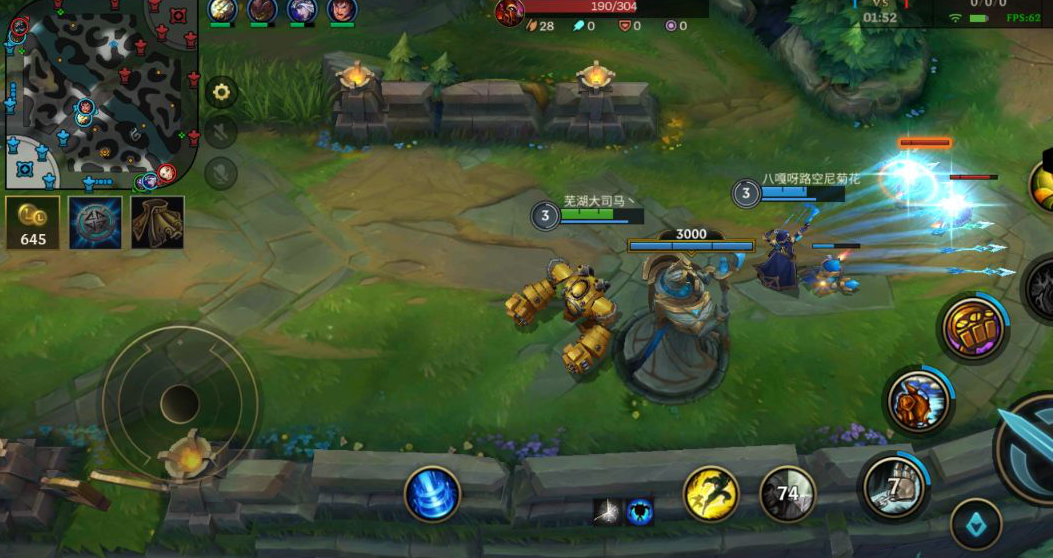This screenshot has width=1053, height=558.
Task: Select the first ally portrait in top row
Action: click(222, 11)
